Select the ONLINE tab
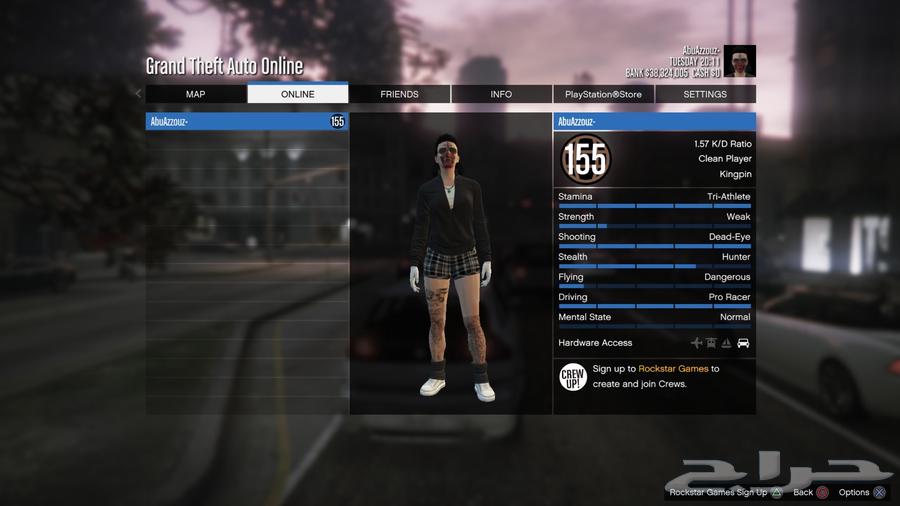The height and width of the screenshot is (506, 900). pos(298,94)
